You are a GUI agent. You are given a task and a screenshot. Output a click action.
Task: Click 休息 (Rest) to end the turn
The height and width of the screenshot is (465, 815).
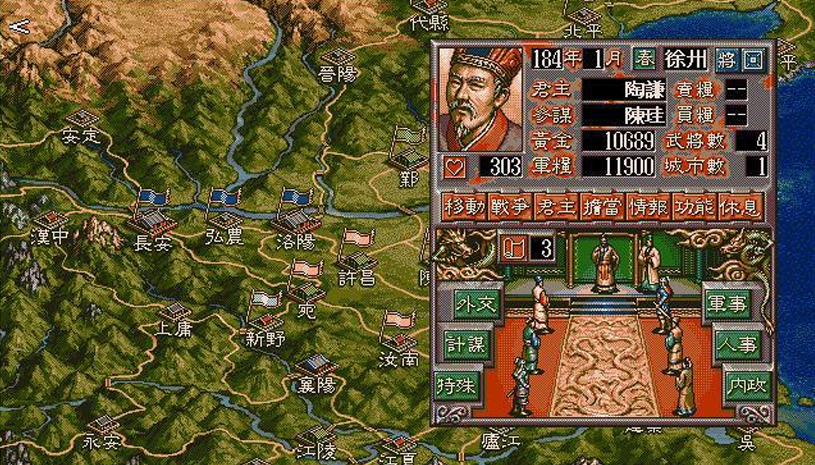tap(739, 207)
